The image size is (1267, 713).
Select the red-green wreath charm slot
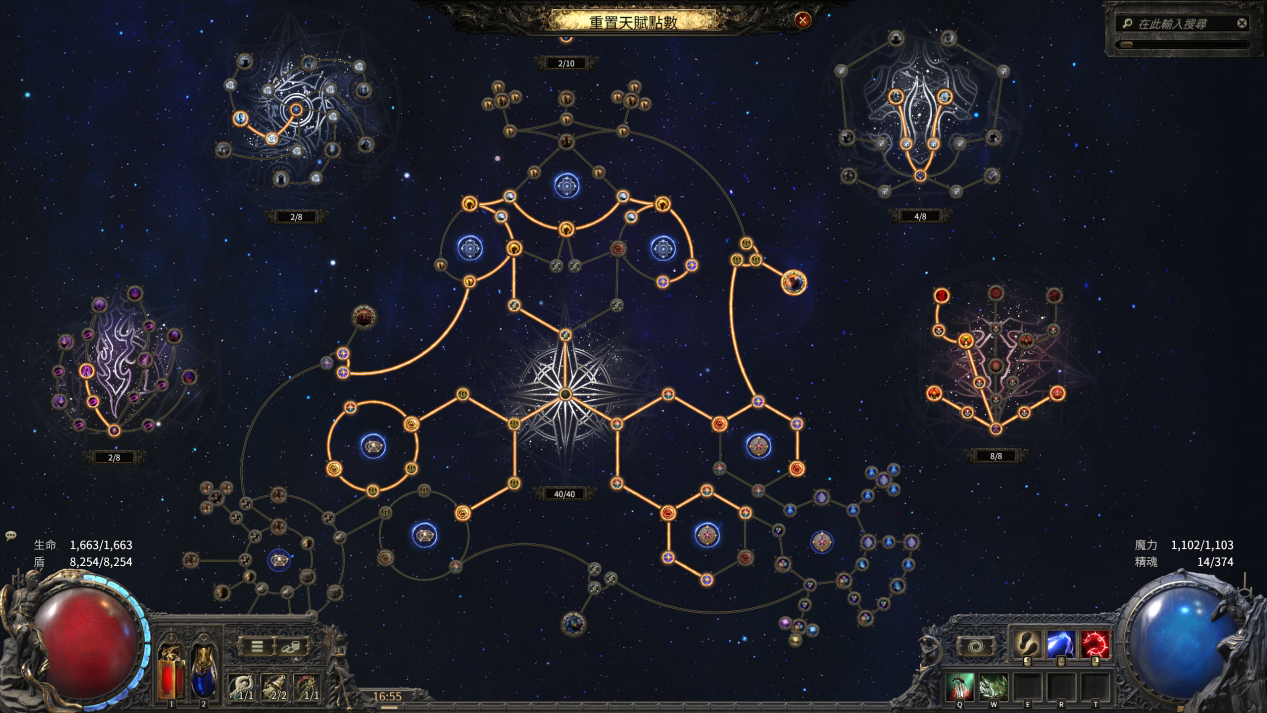coord(309,687)
